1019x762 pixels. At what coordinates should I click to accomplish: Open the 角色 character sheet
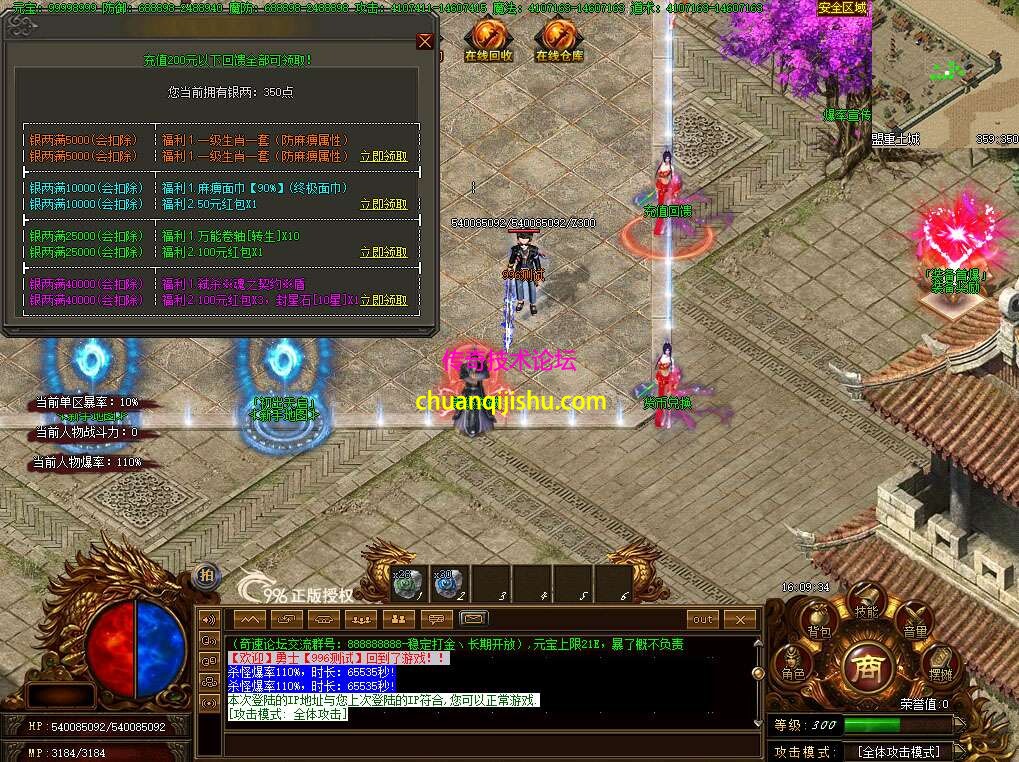[794, 667]
